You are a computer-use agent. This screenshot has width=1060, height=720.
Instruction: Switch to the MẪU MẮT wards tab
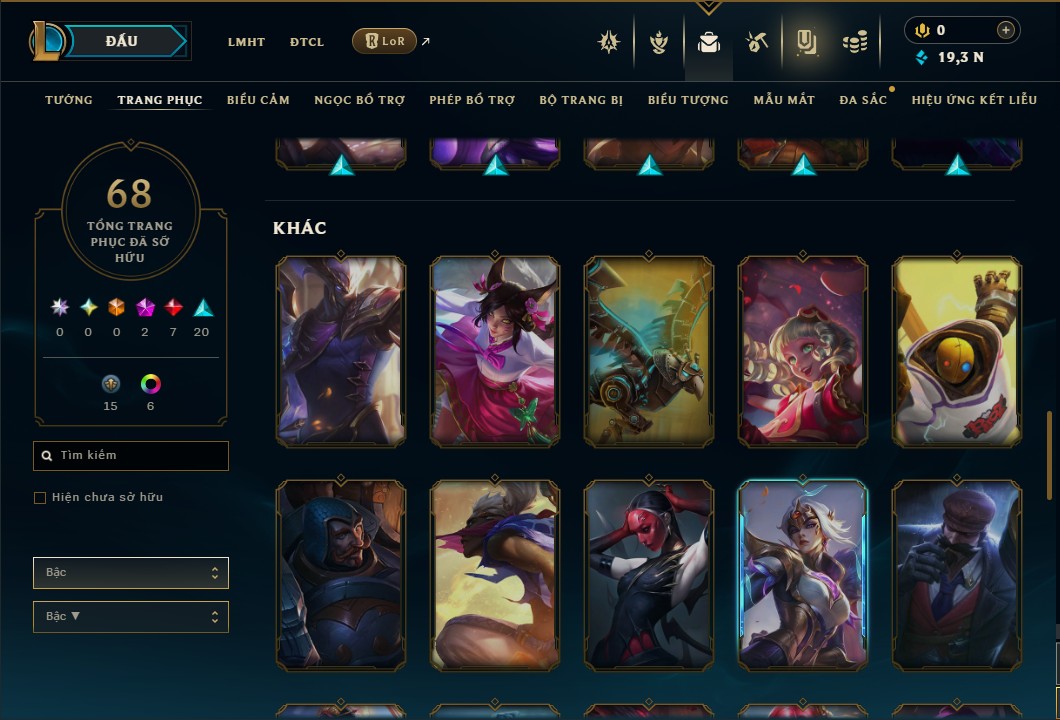[x=784, y=100]
